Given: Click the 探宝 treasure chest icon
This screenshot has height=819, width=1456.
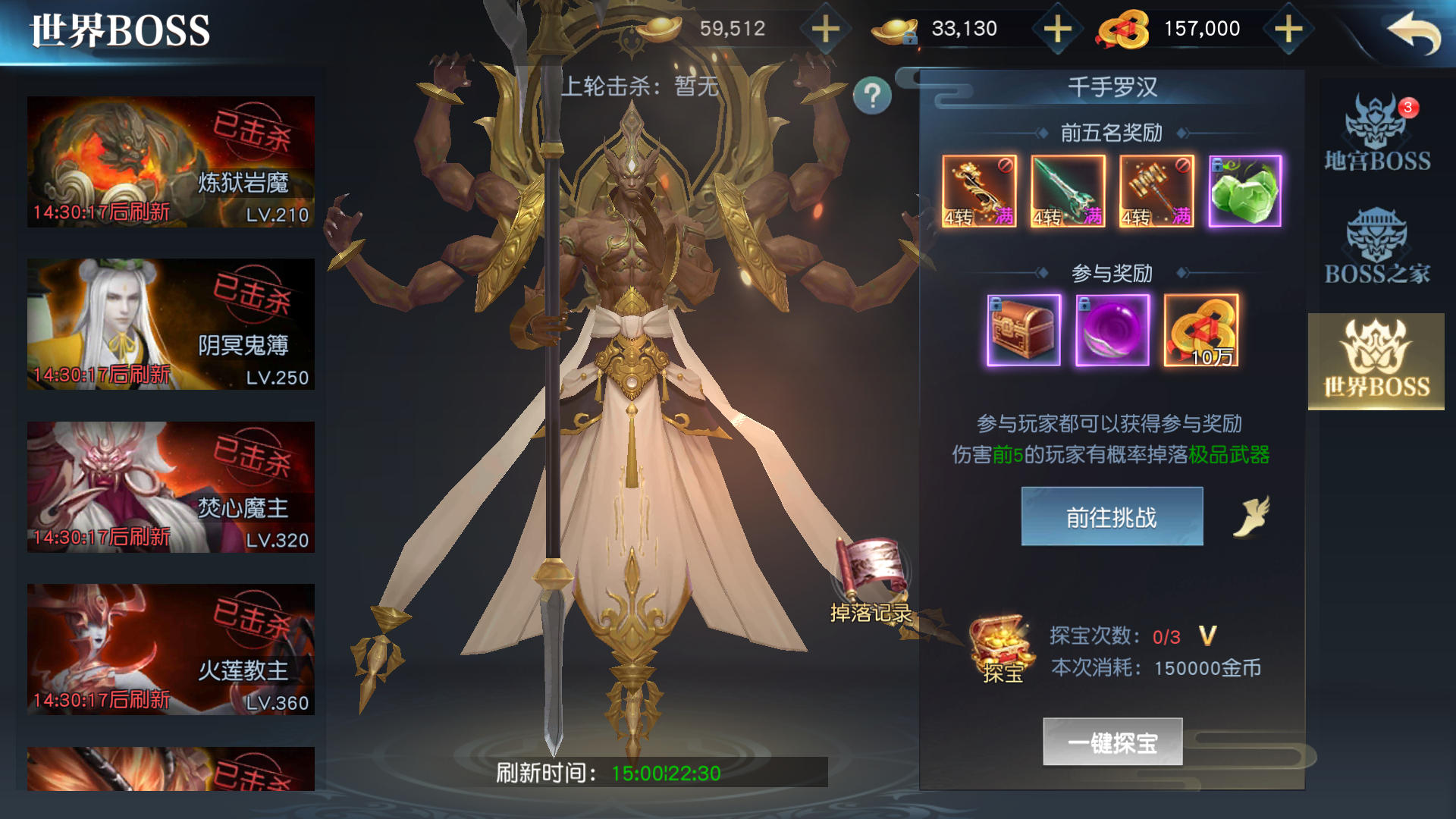Looking at the screenshot, I should (x=1002, y=649).
